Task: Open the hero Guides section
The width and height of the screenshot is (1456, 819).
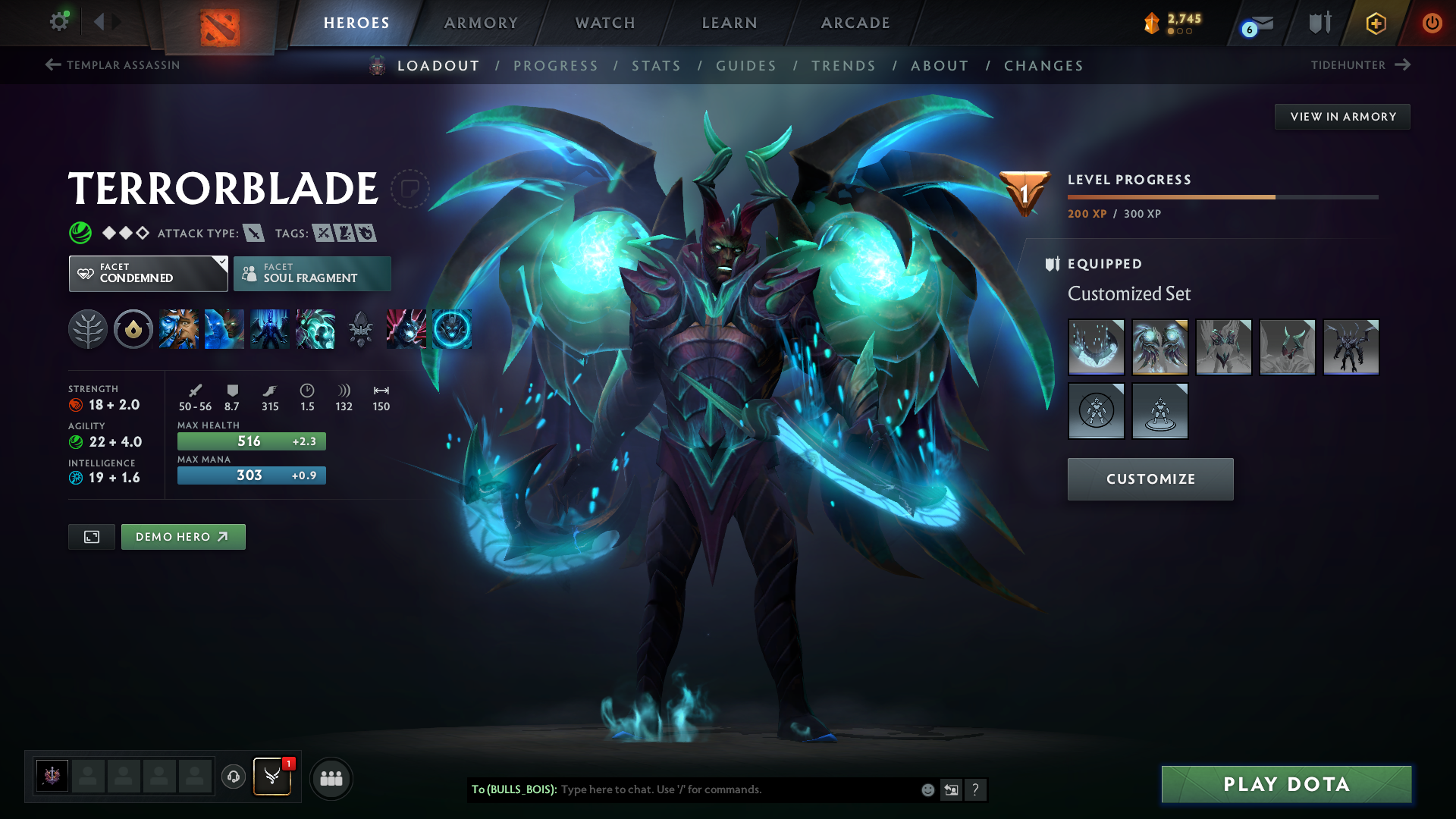Action: (x=746, y=66)
